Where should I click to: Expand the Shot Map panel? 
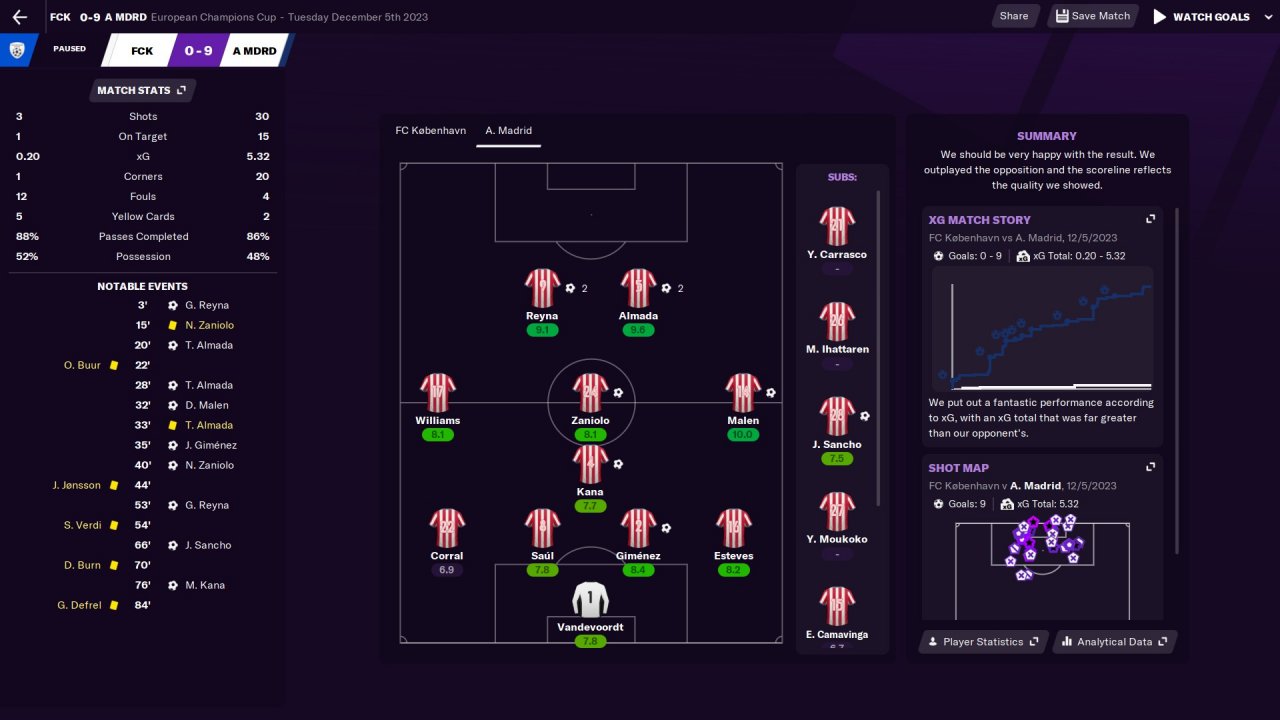[1150, 467]
